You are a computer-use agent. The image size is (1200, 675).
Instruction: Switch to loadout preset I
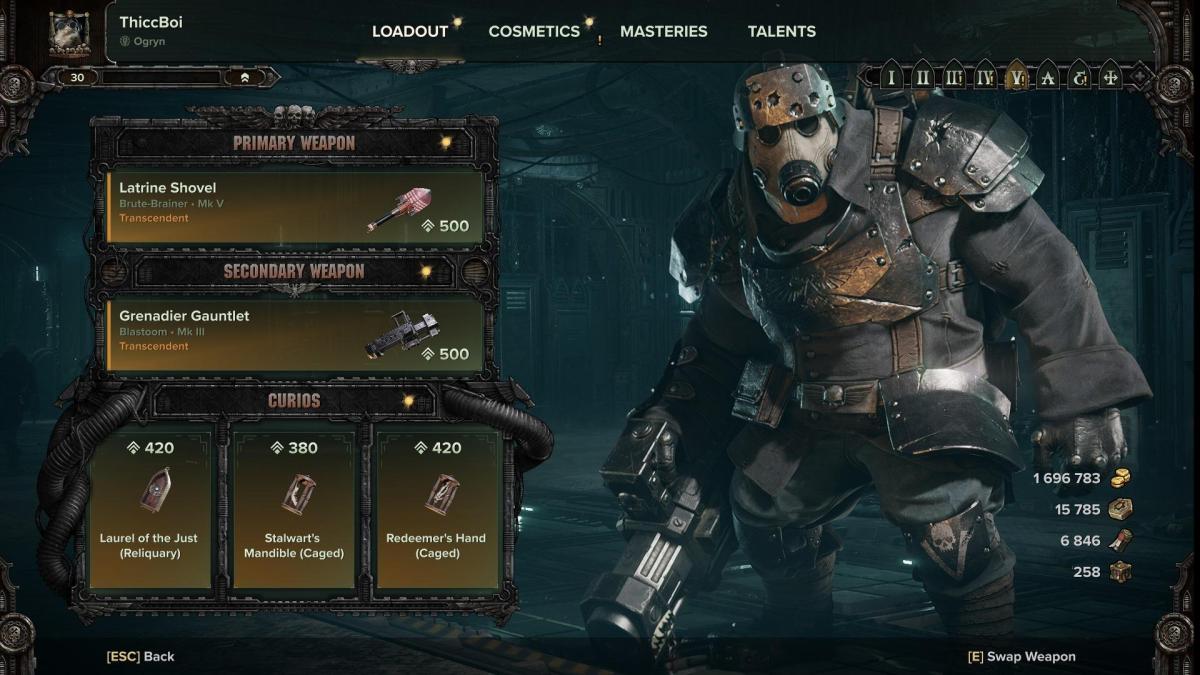point(891,77)
